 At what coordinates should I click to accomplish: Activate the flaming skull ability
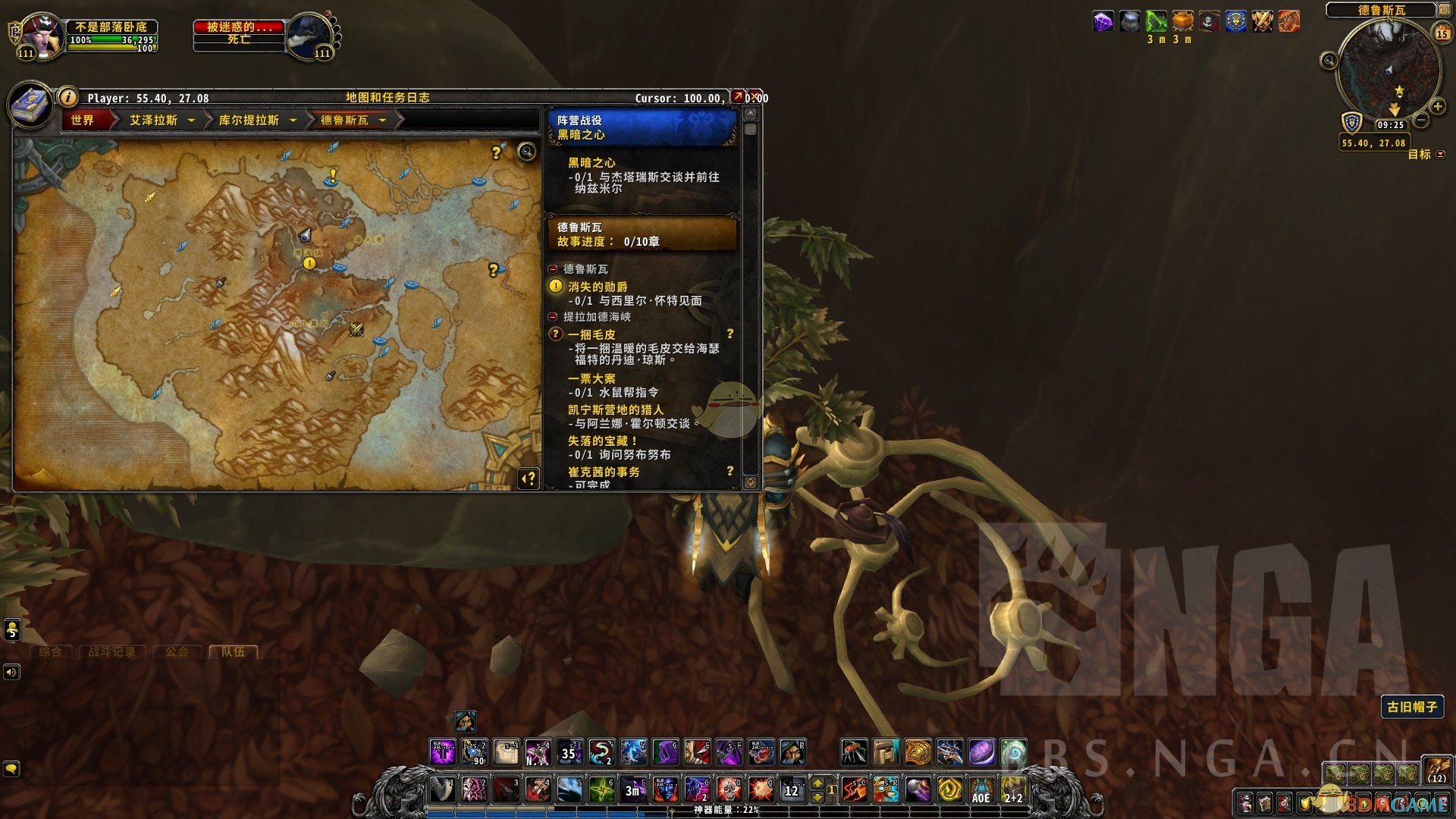tap(729, 790)
